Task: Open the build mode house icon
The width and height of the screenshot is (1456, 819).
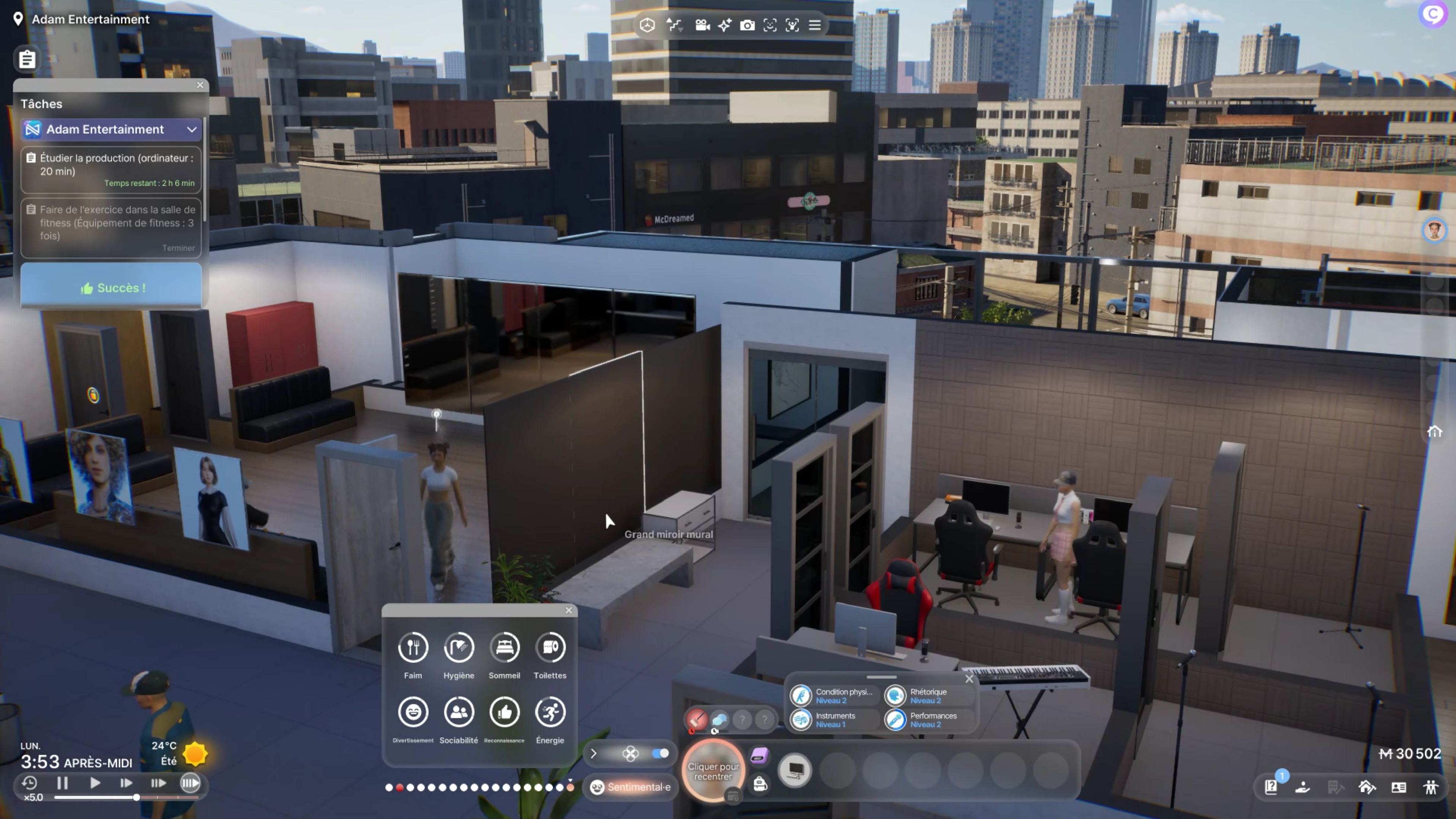Action: pyautogui.click(x=1367, y=787)
